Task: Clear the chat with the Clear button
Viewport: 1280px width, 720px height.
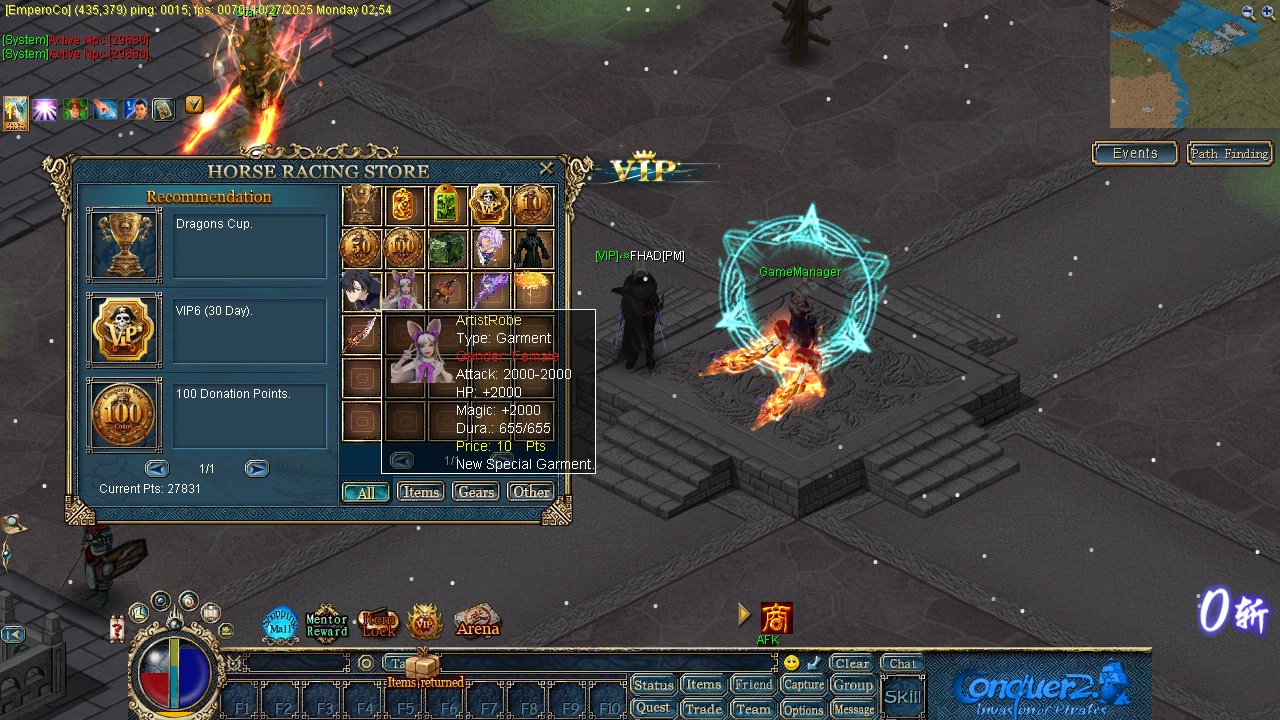Action: [851, 662]
